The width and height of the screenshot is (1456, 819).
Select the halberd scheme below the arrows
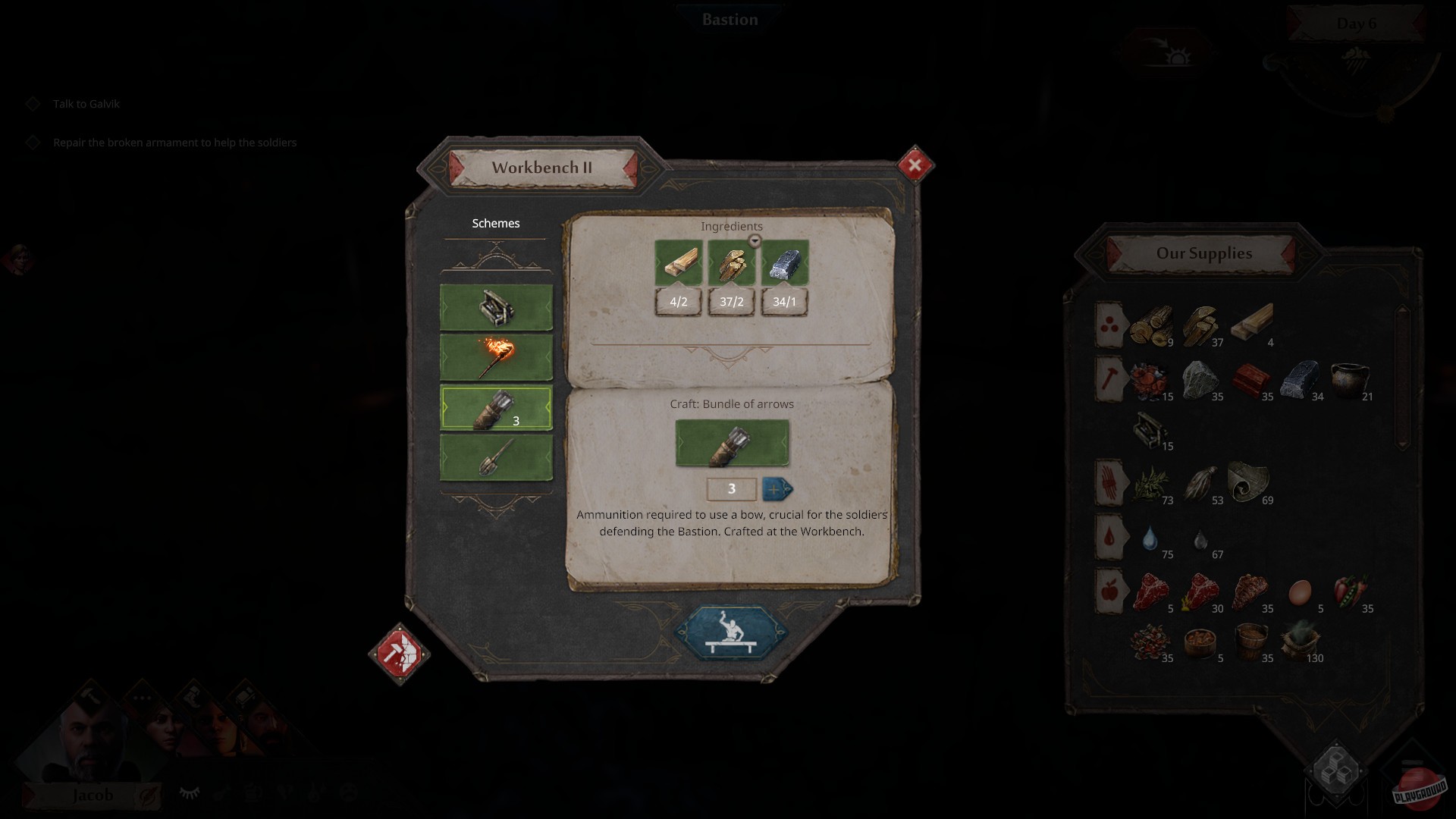click(x=496, y=459)
